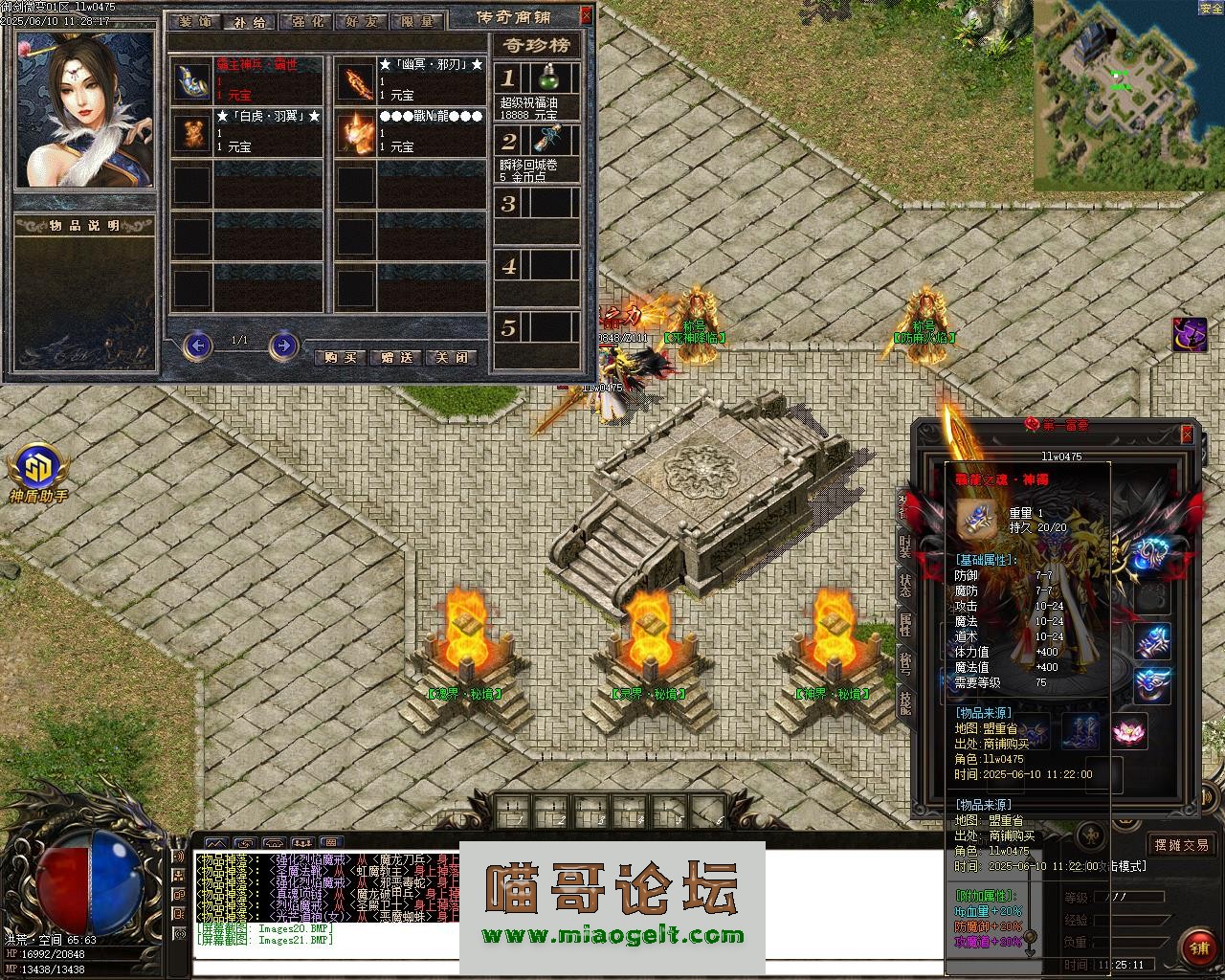Switch to the 装饰 shop tab
Viewport: 1225px width, 980px height.
(x=195, y=20)
